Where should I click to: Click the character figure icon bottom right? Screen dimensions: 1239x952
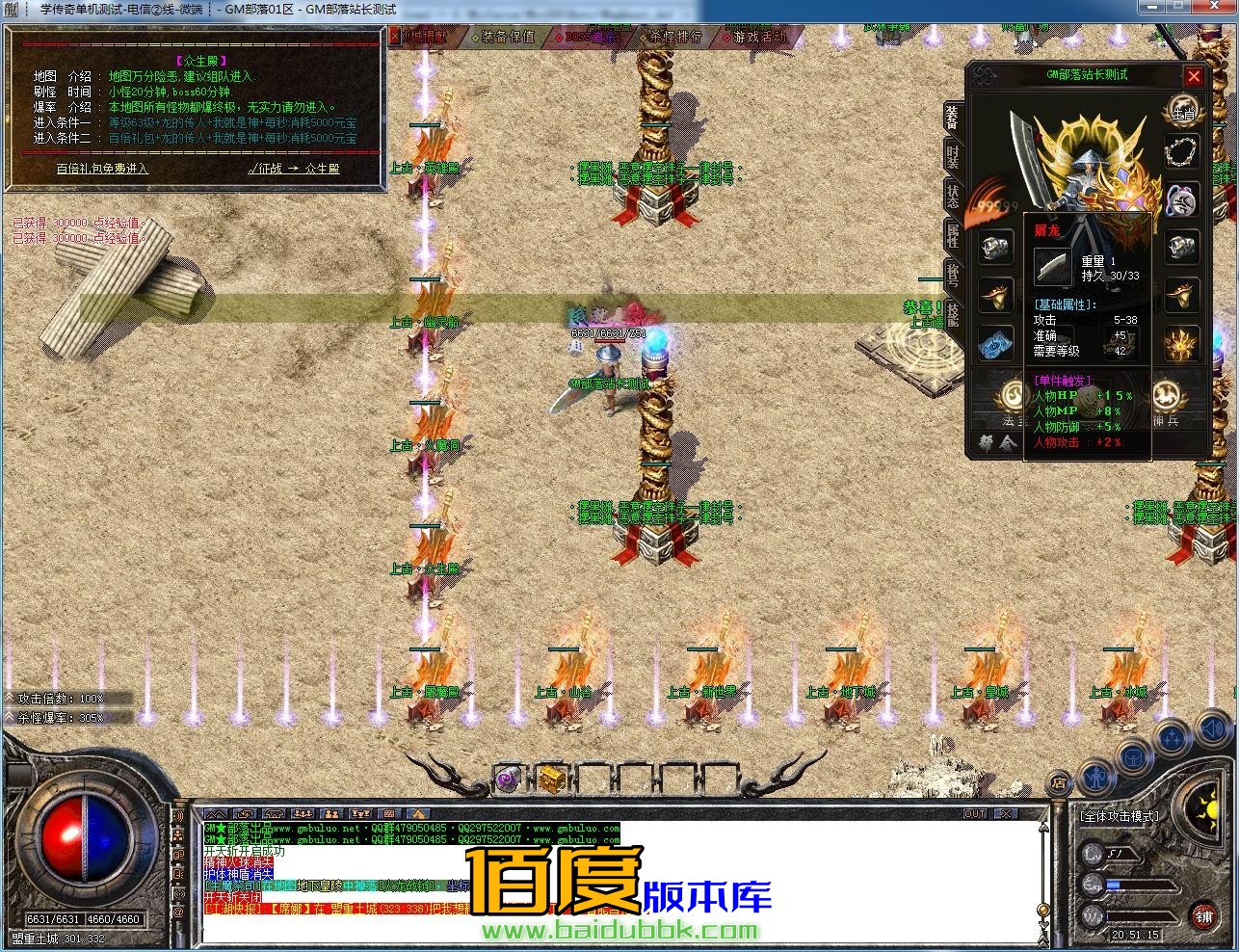[1096, 779]
